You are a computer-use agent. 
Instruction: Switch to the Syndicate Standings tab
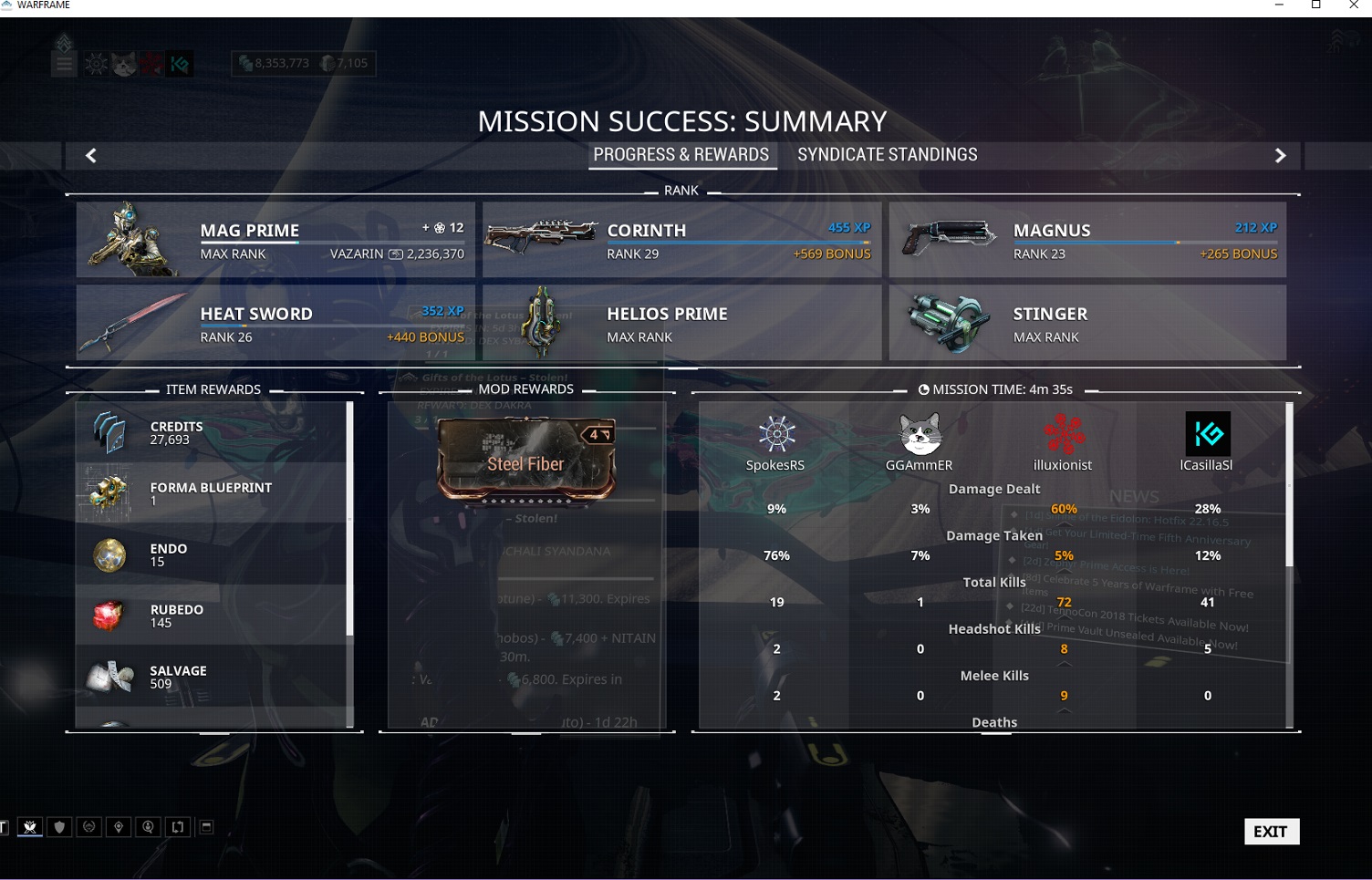pyautogui.click(x=887, y=155)
